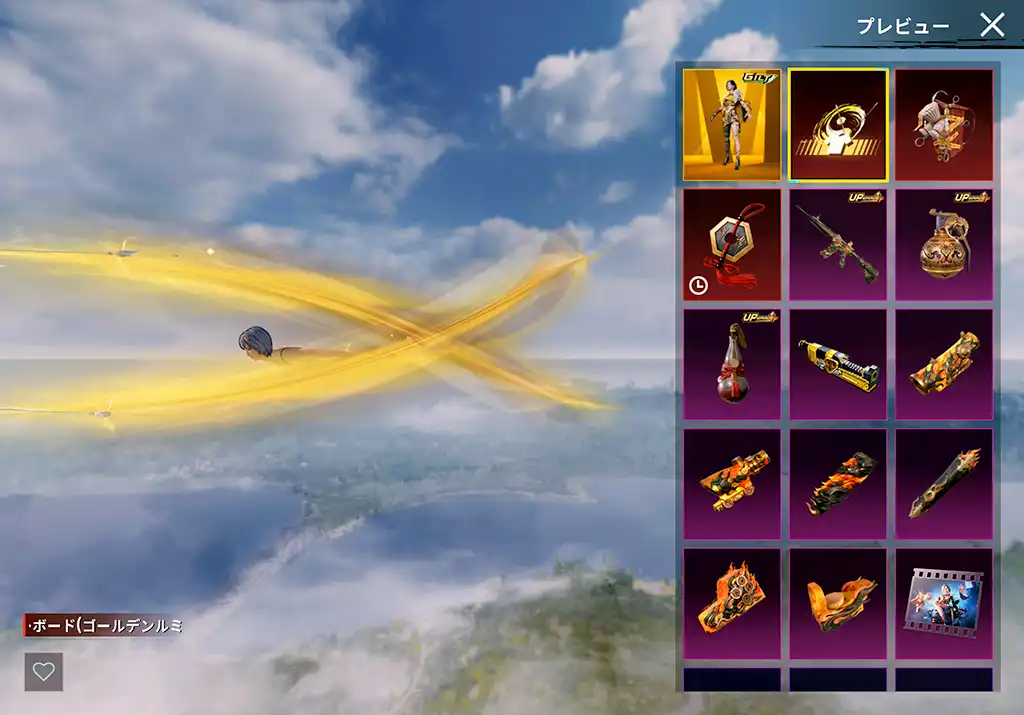Choose the yellow and black weapon attachment tile
1024x715 pixels.
point(838,364)
